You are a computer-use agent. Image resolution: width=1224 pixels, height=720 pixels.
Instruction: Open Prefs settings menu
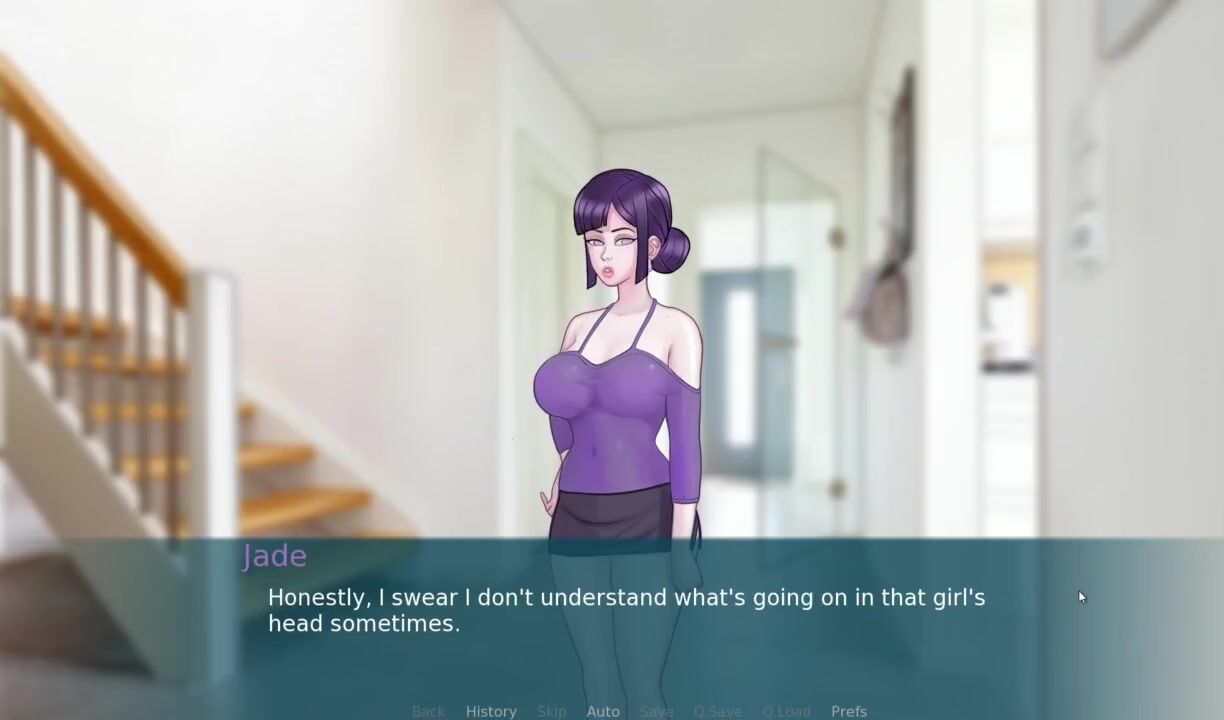pyautogui.click(x=849, y=711)
